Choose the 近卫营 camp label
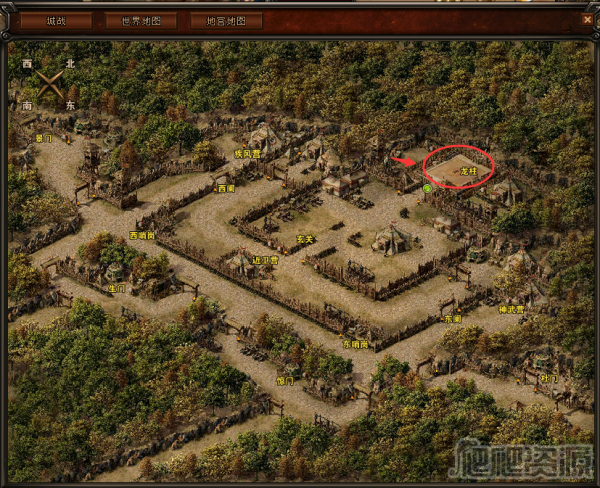Viewport: 600px width, 488px height. (x=265, y=260)
